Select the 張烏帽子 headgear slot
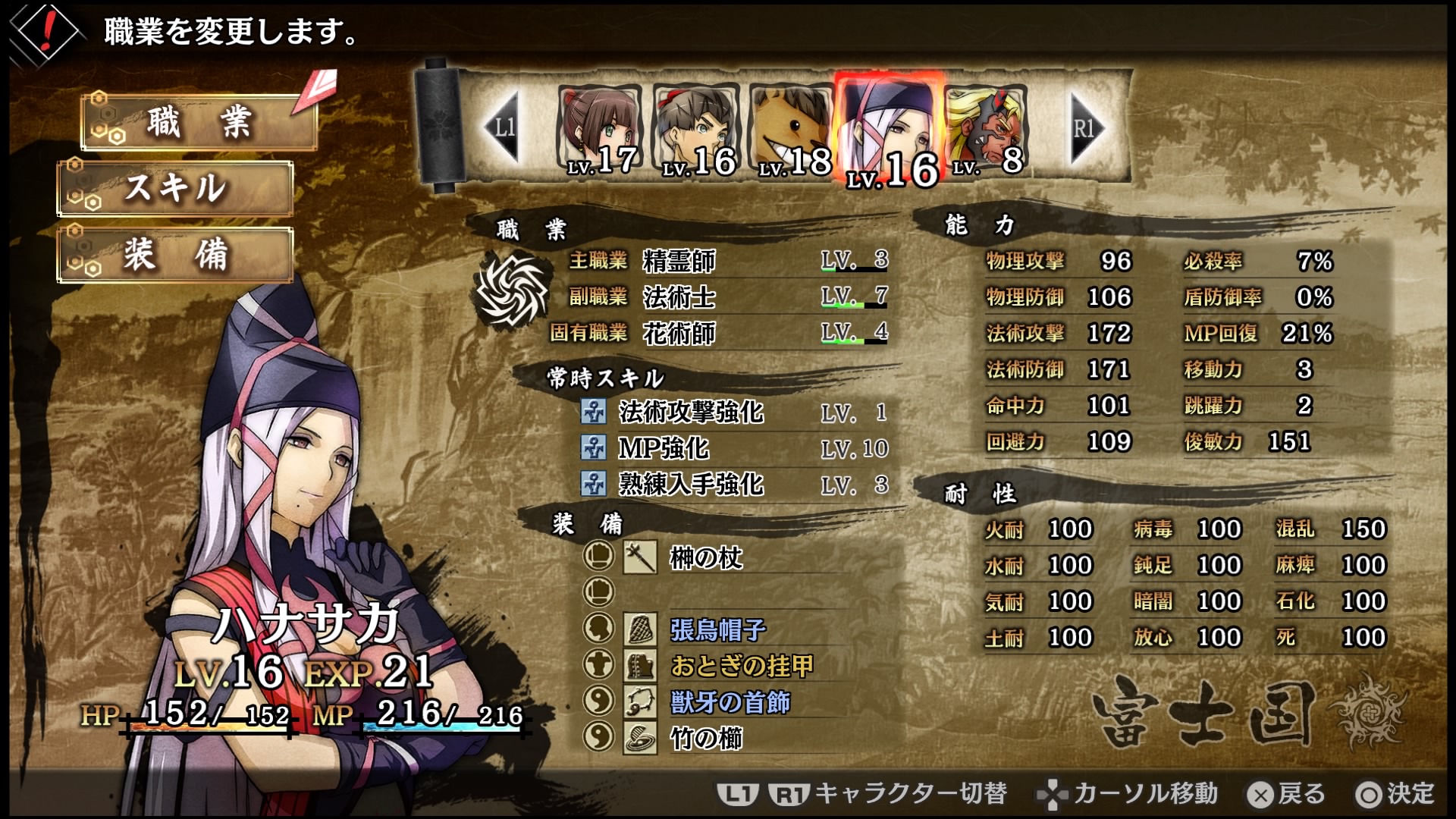The height and width of the screenshot is (819, 1456). click(x=717, y=629)
